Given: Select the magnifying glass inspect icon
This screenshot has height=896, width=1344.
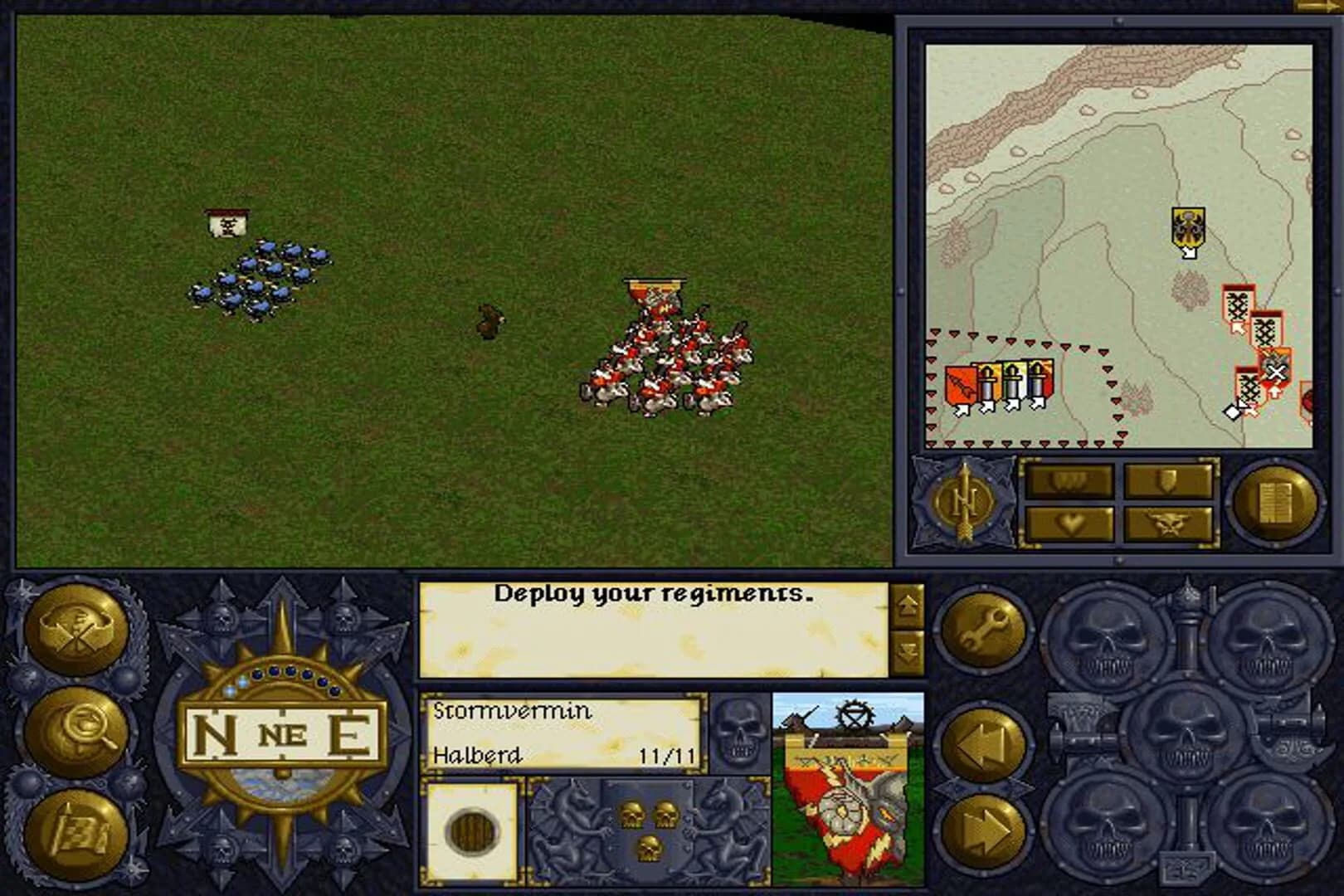Looking at the screenshot, I should (78, 727).
